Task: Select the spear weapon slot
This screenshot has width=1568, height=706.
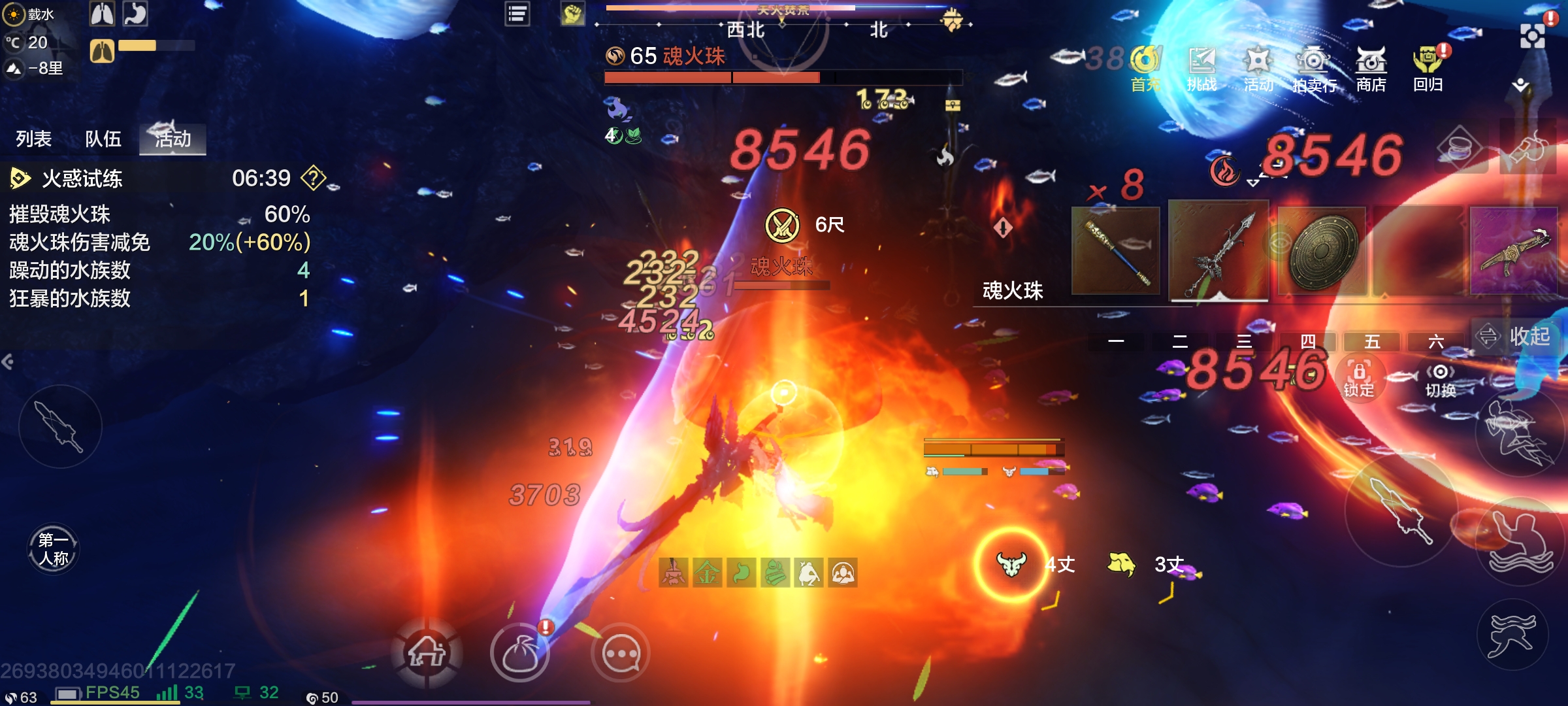Action: point(1218,252)
